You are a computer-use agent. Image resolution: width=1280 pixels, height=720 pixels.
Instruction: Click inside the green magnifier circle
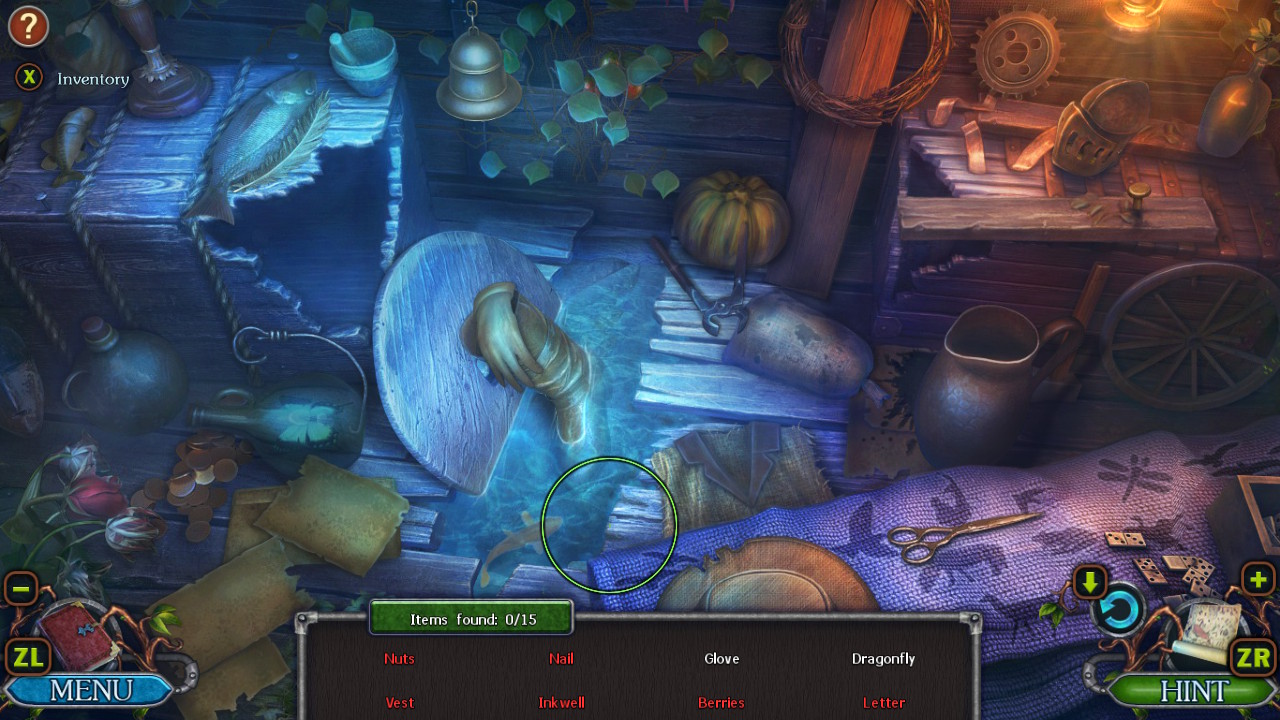[x=610, y=525]
